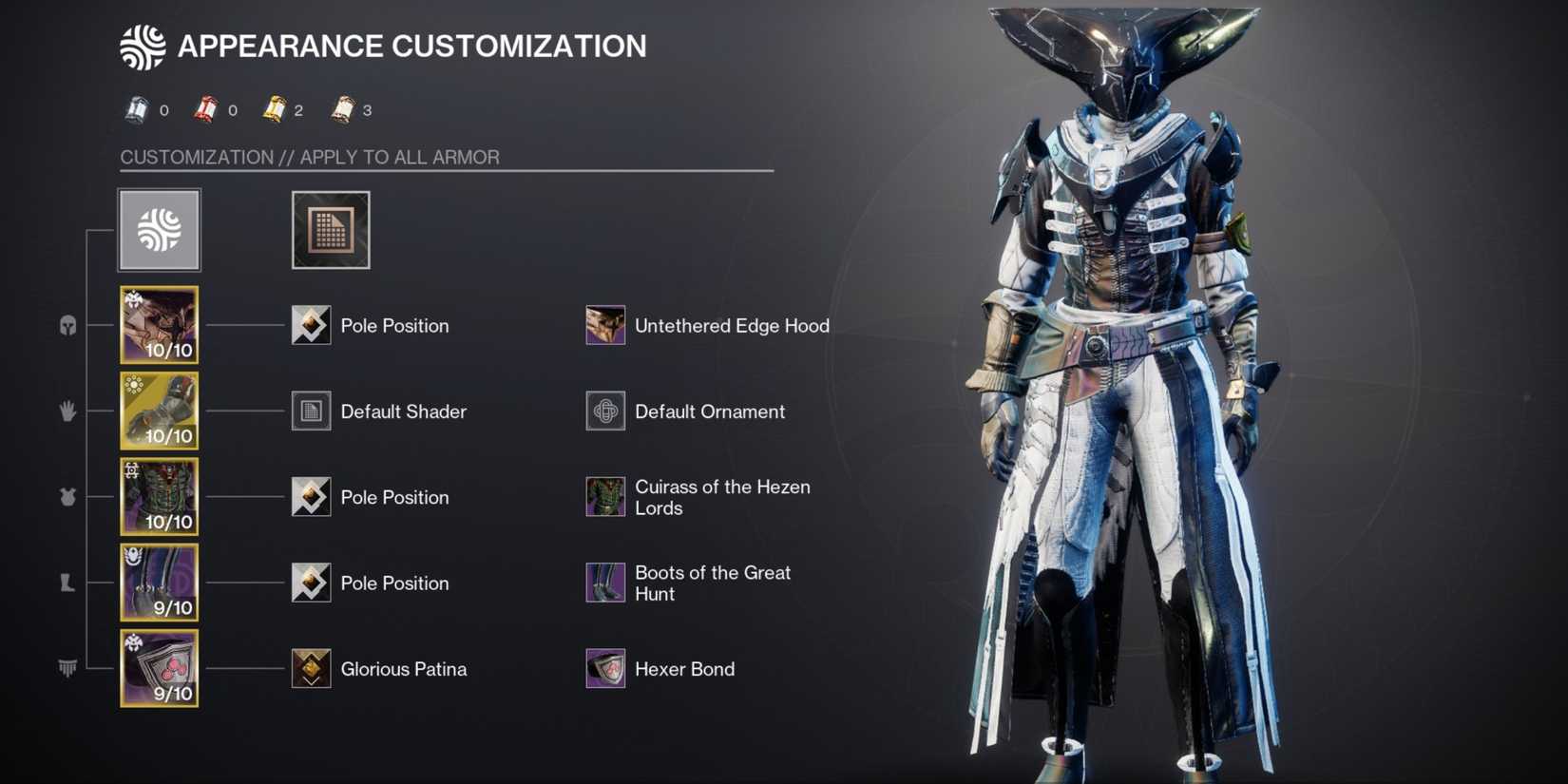The image size is (1568, 784).
Task: Select the Customization // Apply To All Armor header
Action: pos(309,157)
